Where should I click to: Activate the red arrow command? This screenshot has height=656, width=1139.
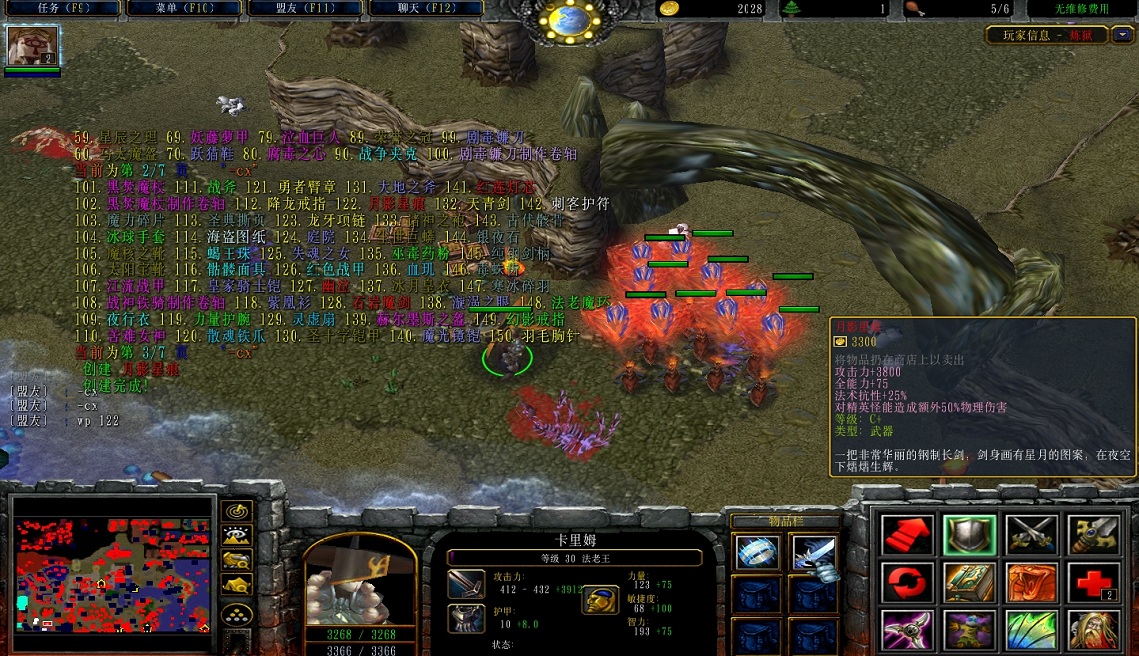(908, 534)
